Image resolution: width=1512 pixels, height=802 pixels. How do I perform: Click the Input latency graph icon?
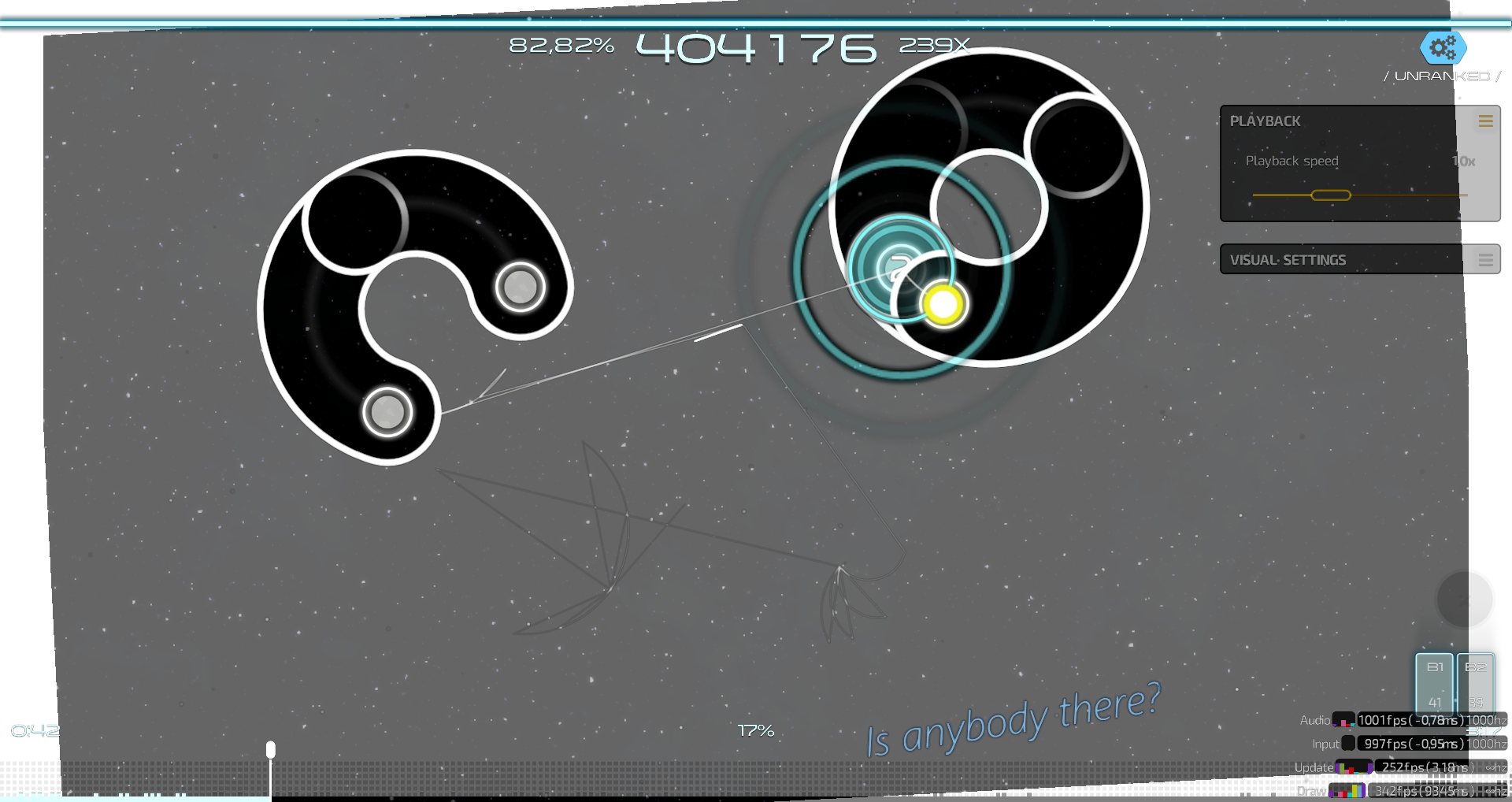click(x=1348, y=744)
